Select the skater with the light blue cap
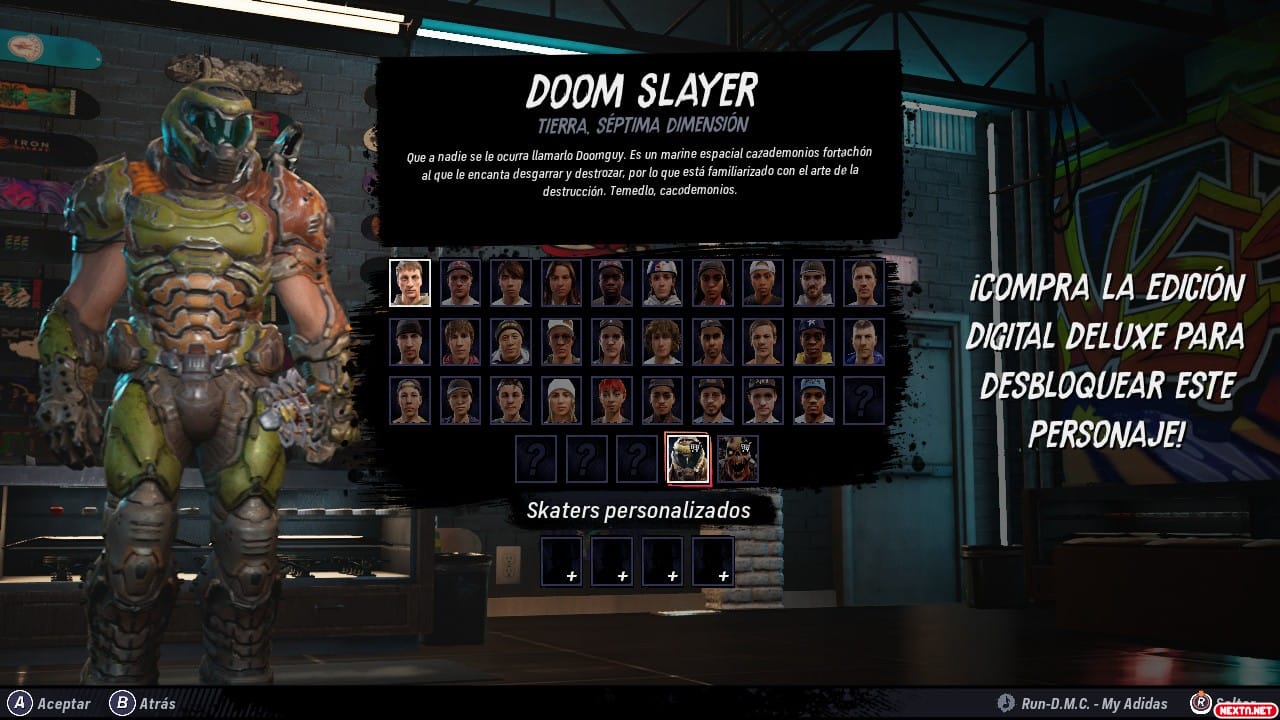1280x720 pixels. point(812,400)
